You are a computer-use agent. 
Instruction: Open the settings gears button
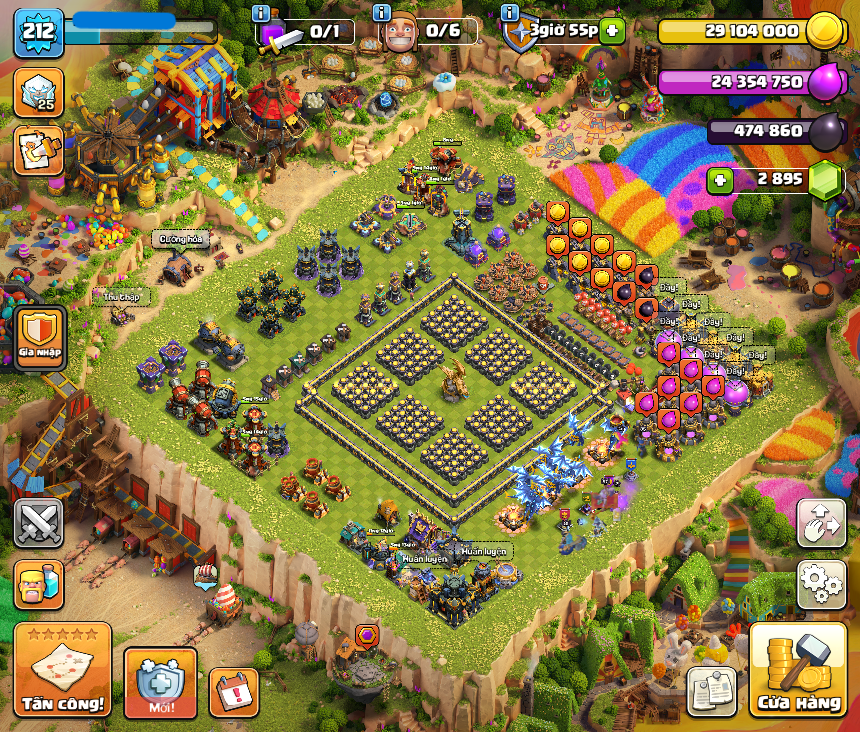(821, 582)
